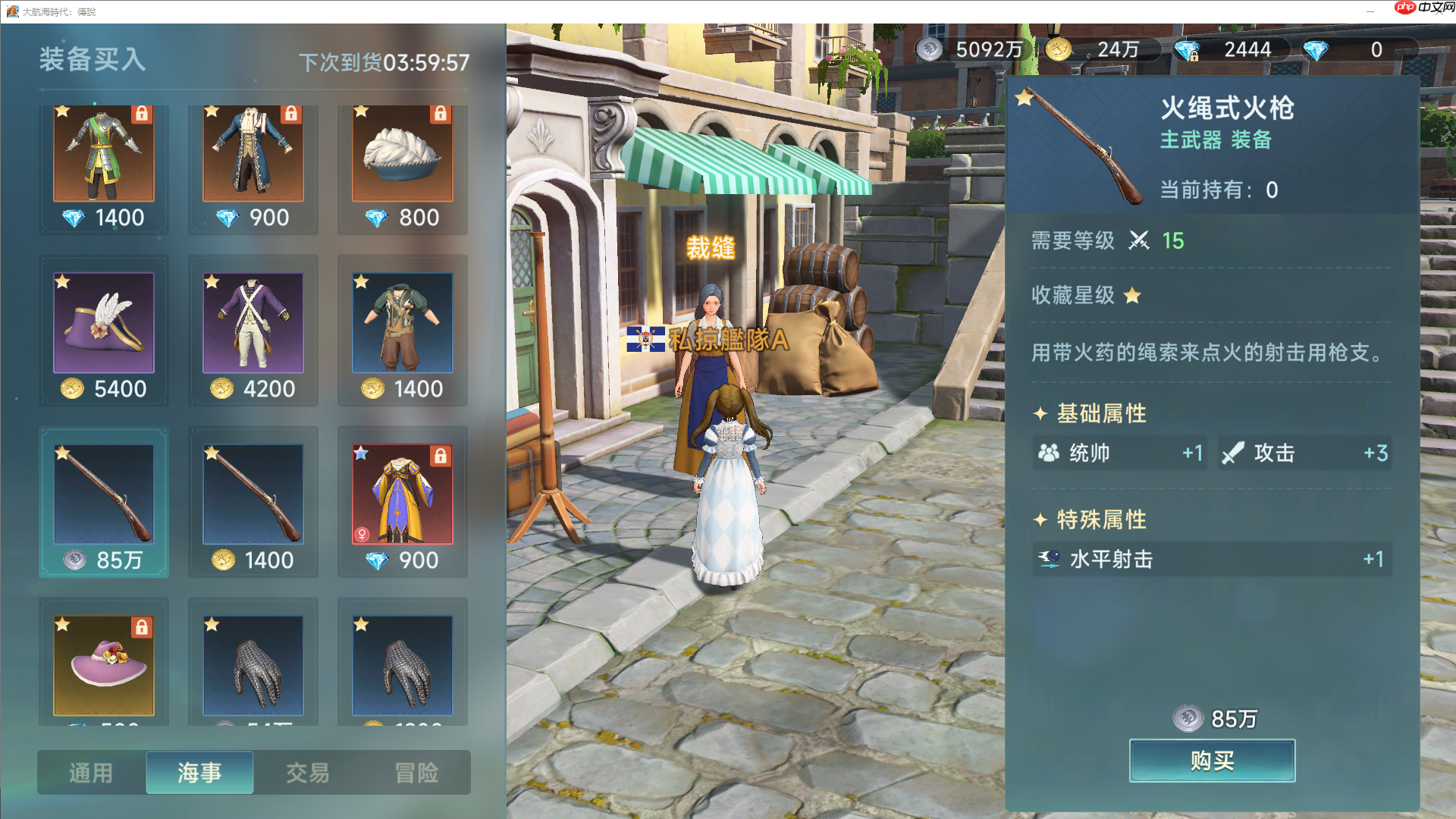The height and width of the screenshot is (819, 1456).
Task: Buy the matchlock musket with 购买
Action: click(1212, 761)
